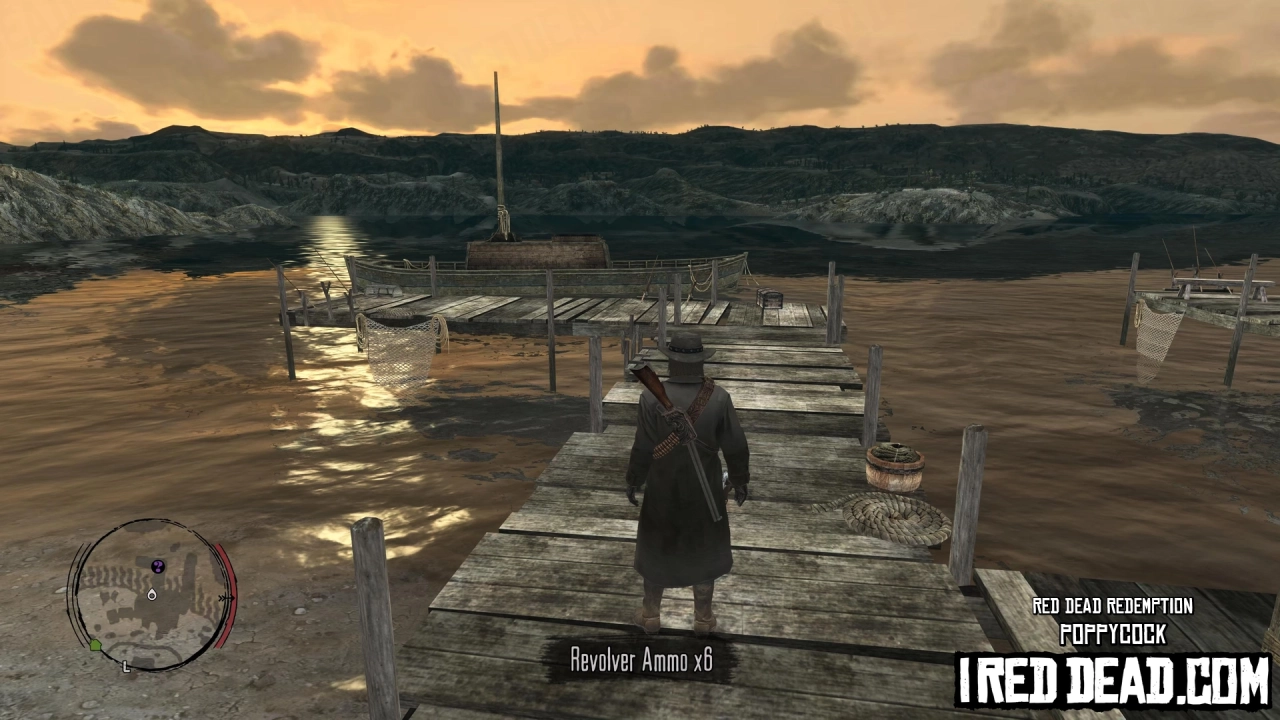
Task: Expand the POPPYCOCK cheat title text
Action: (1112, 634)
